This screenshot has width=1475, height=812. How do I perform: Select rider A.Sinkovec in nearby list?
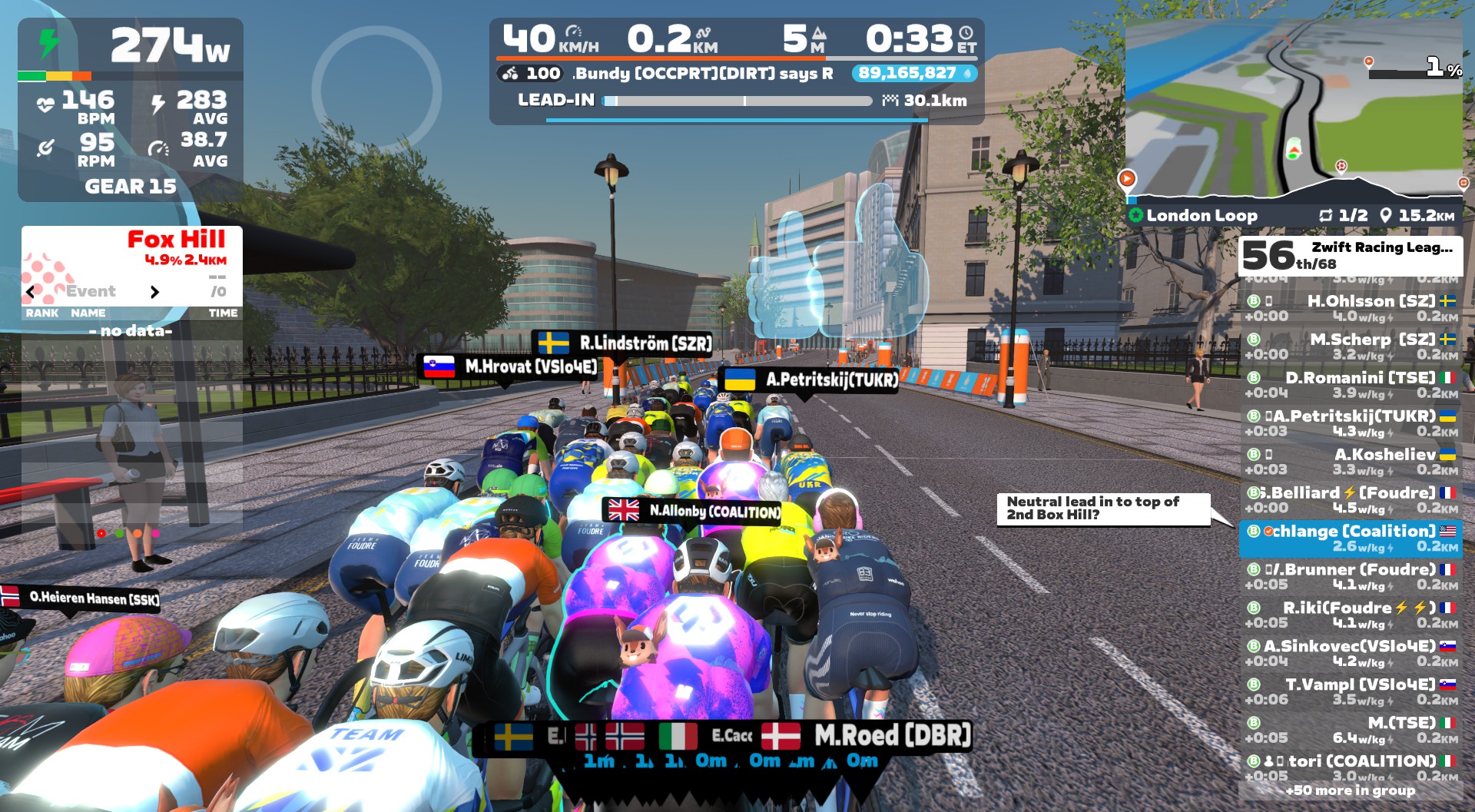[1351, 654]
